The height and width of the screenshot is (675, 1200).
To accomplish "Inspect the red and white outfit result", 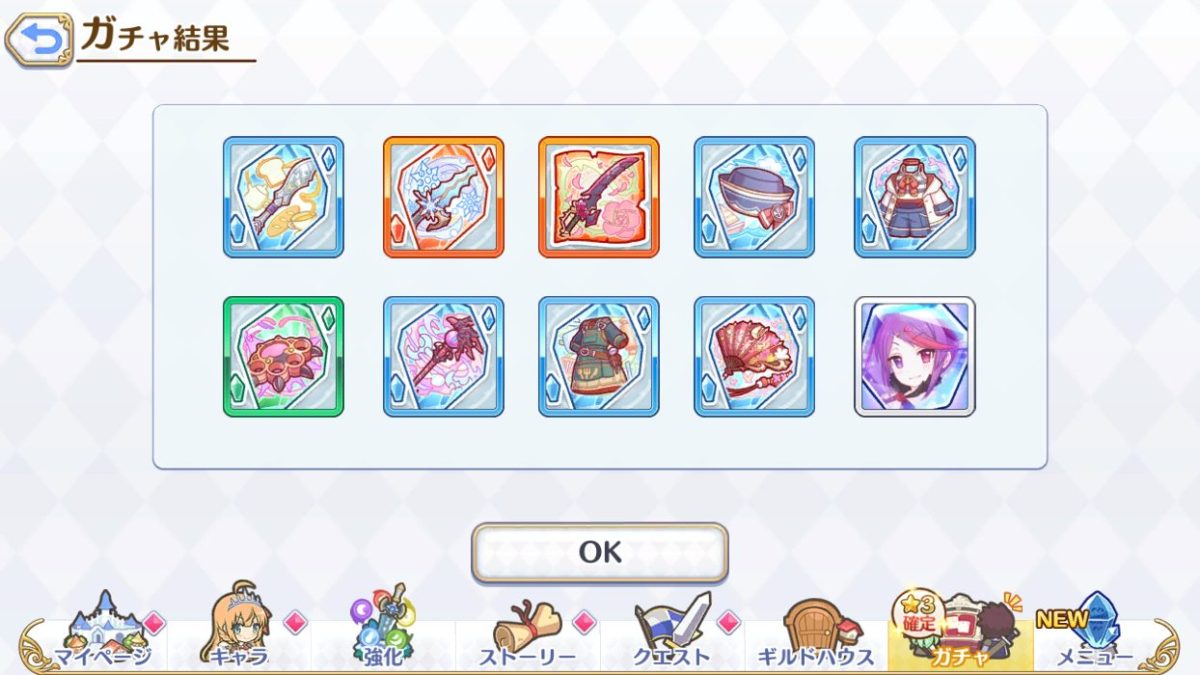I will click(x=915, y=197).
